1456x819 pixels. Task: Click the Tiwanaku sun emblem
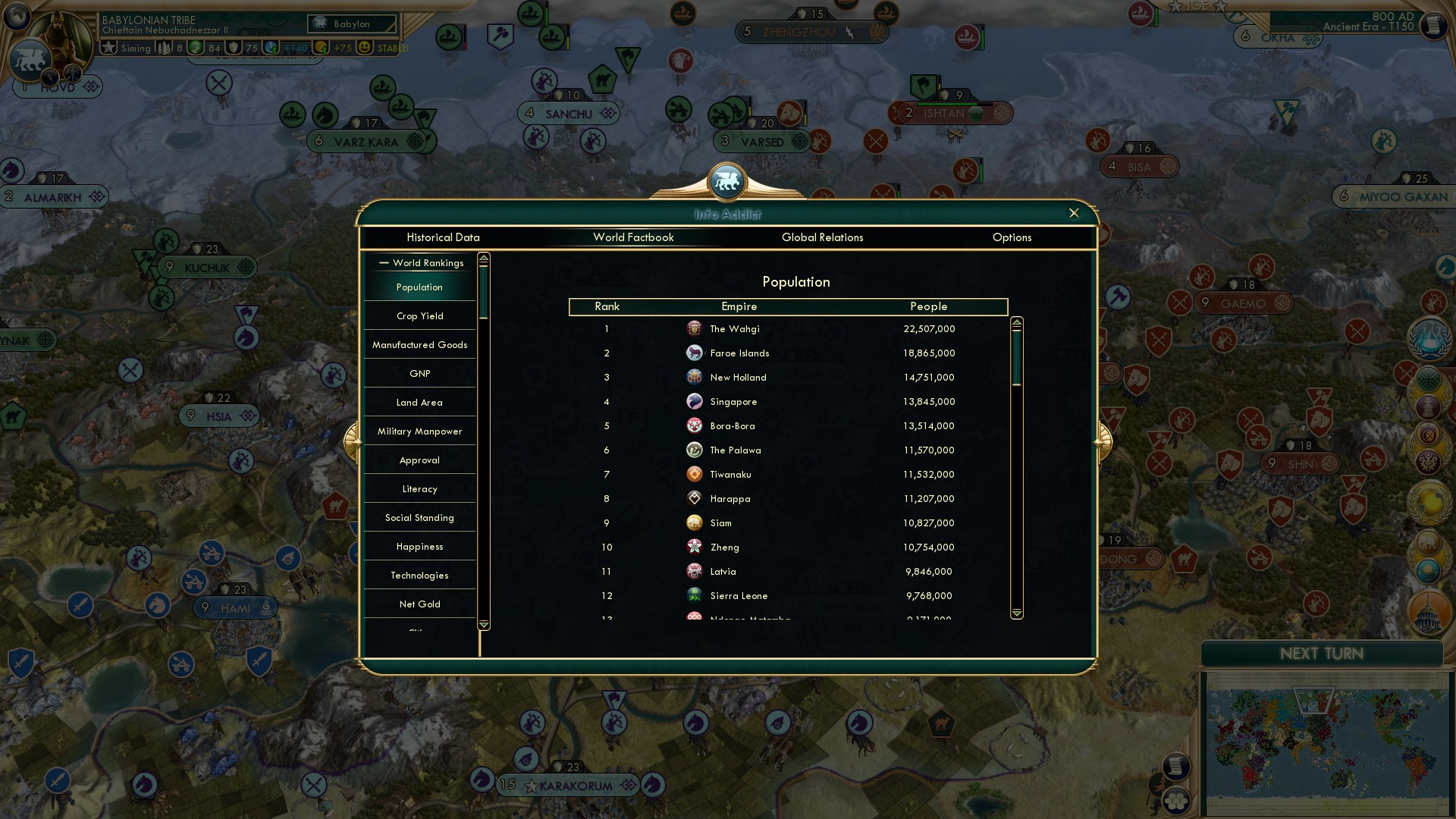(695, 474)
